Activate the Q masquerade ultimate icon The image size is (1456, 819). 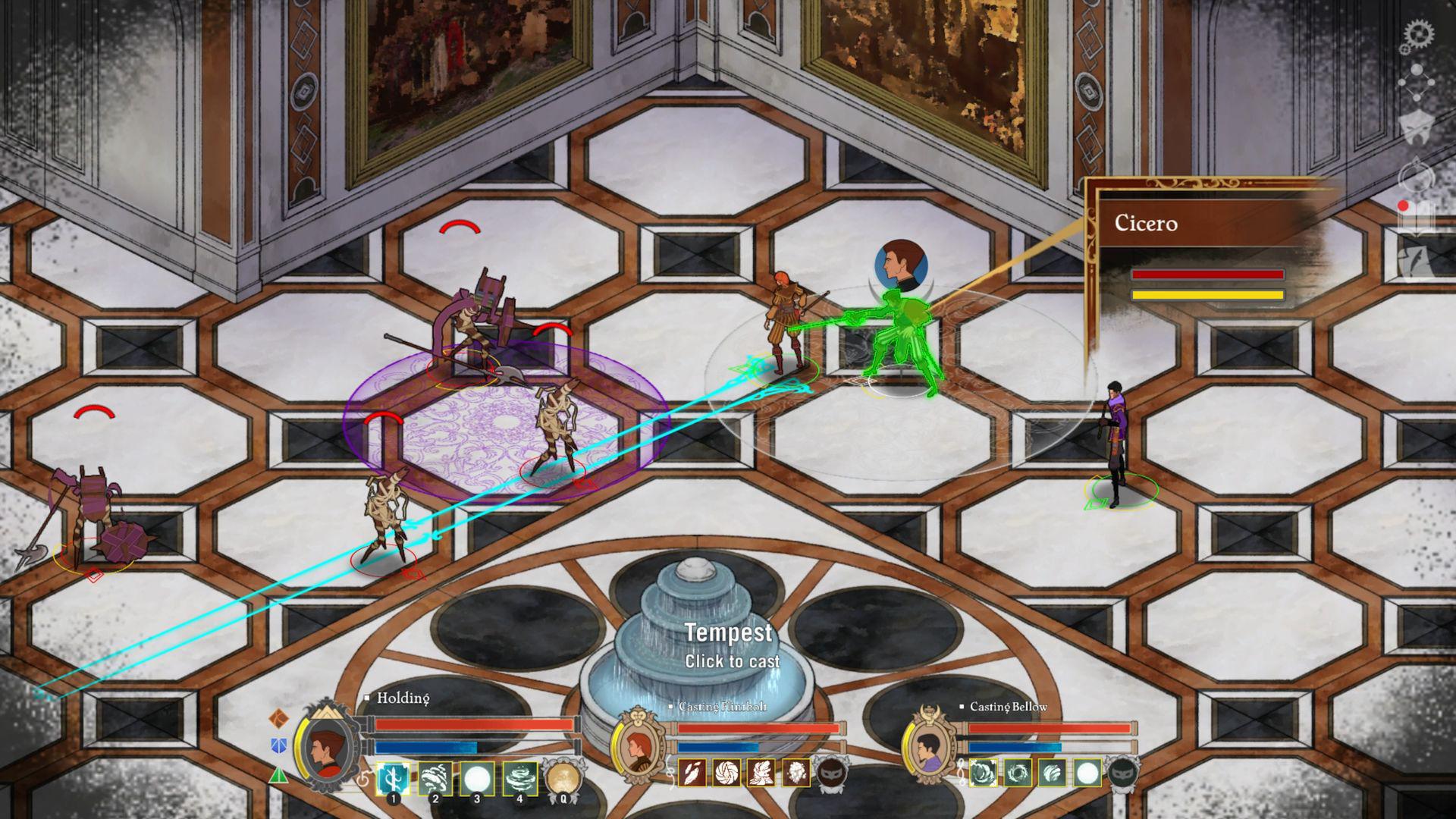pos(563,776)
